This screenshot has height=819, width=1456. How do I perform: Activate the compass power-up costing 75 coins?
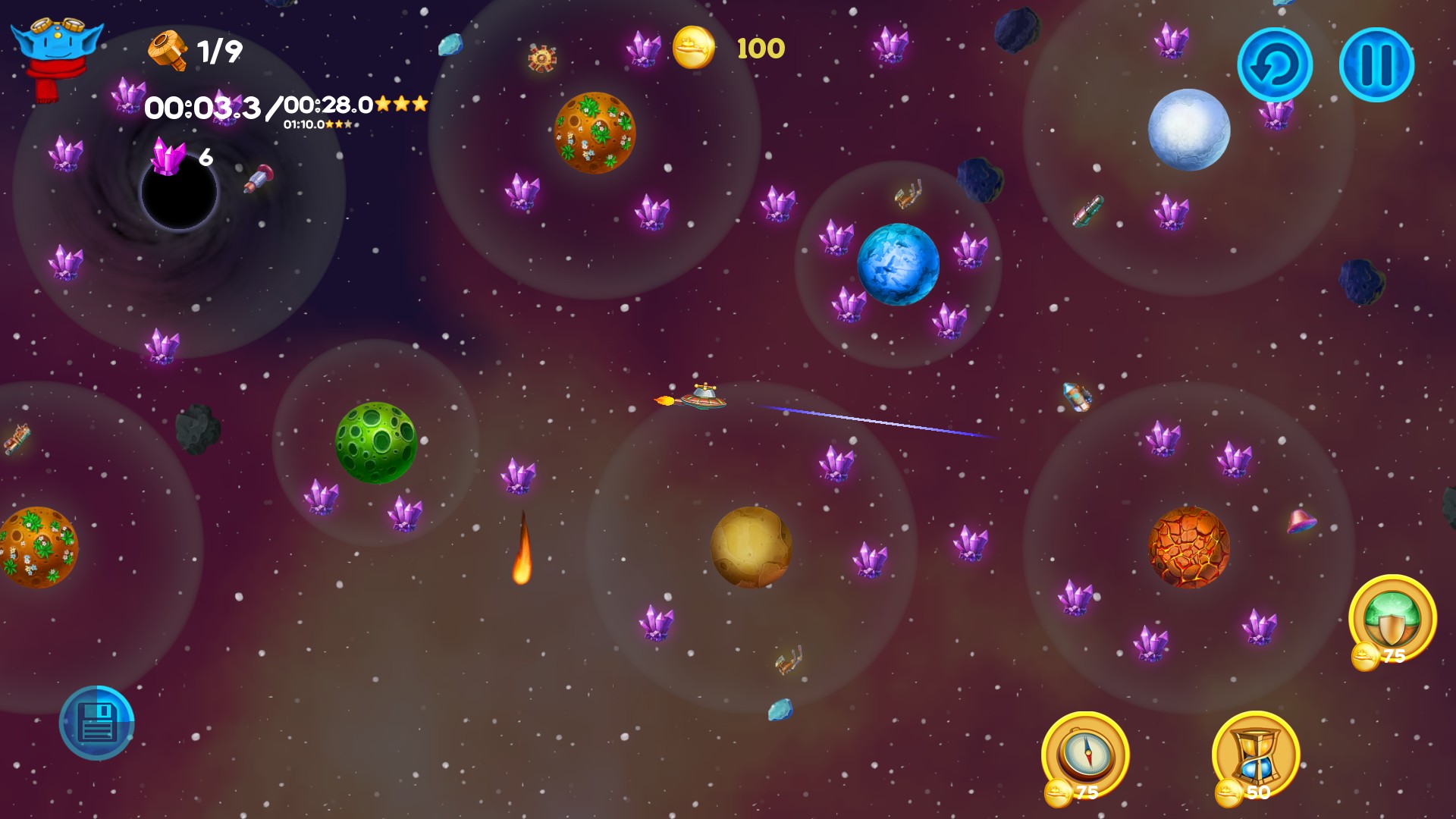tap(1085, 755)
